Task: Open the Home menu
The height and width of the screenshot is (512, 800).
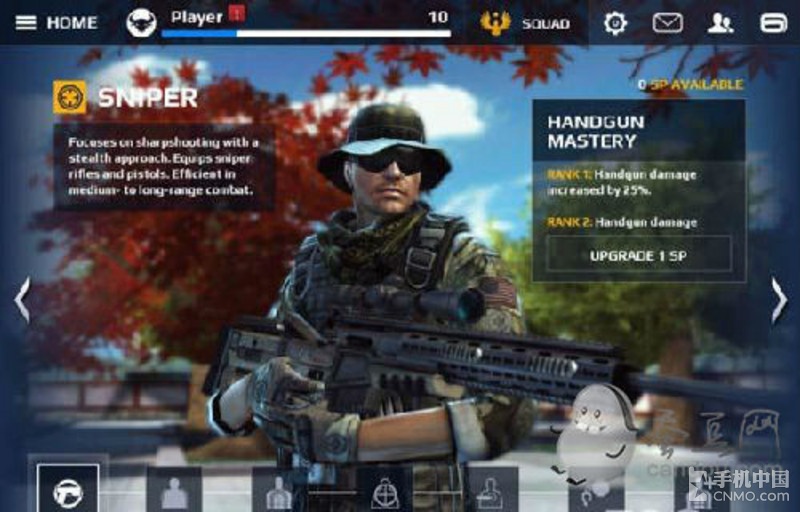Action: point(56,22)
